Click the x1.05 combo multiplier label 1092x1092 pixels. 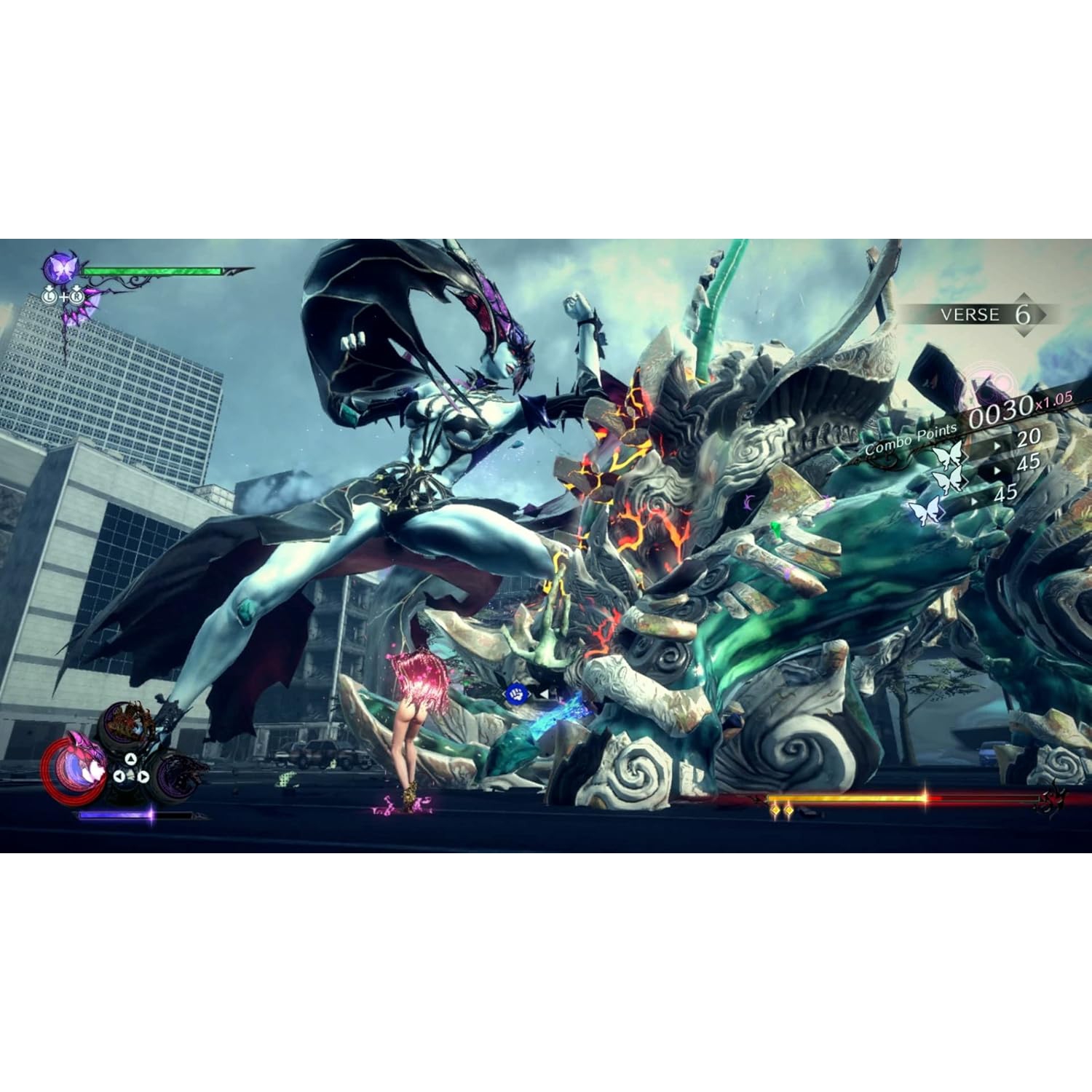click(x=1053, y=402)
